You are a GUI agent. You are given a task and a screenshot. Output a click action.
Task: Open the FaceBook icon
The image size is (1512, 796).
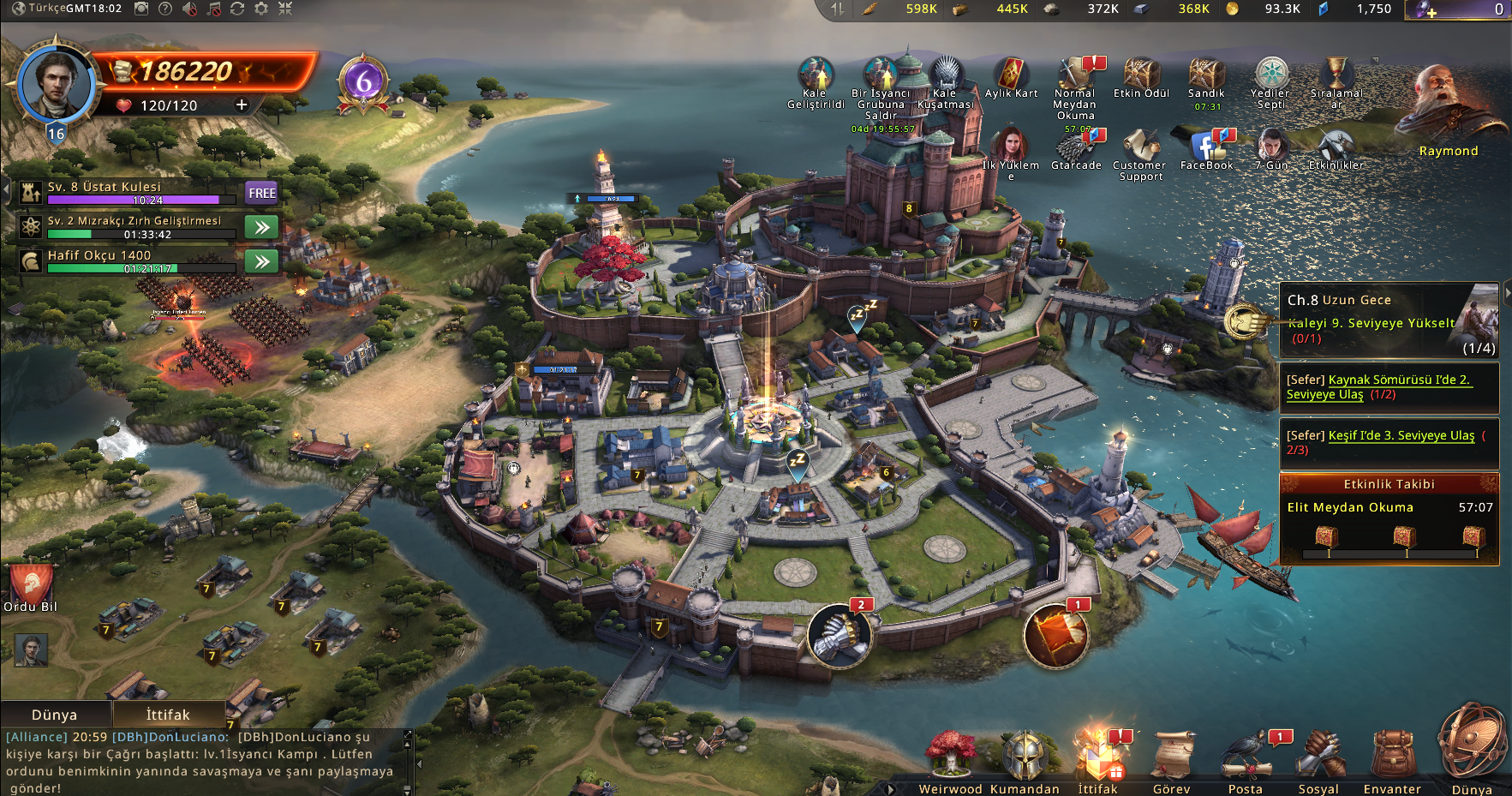coord(1206,147)
